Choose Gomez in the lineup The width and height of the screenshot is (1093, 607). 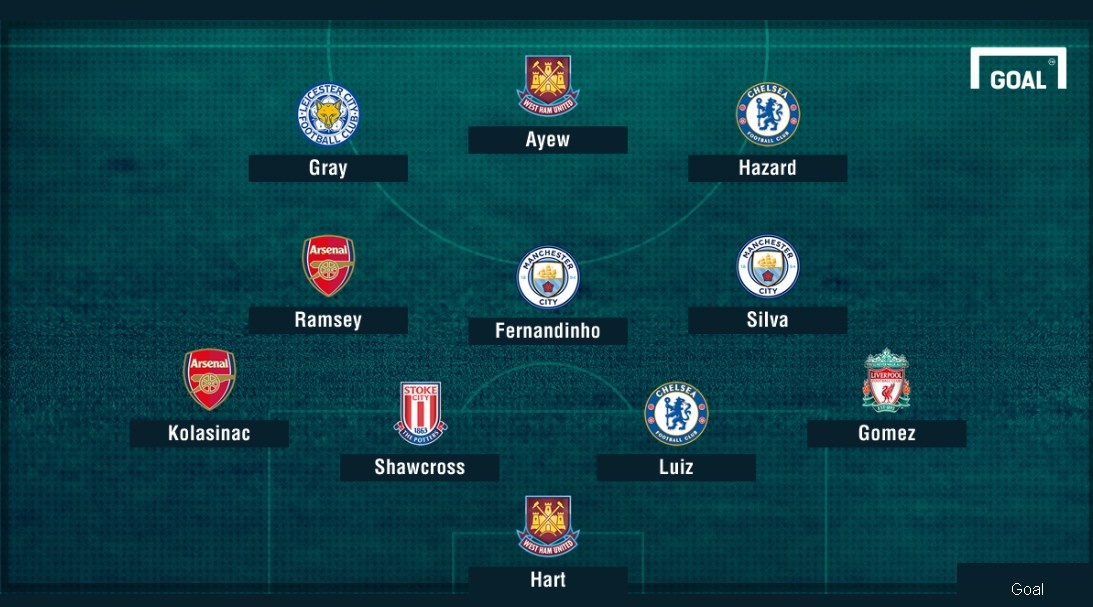point(886,433)
